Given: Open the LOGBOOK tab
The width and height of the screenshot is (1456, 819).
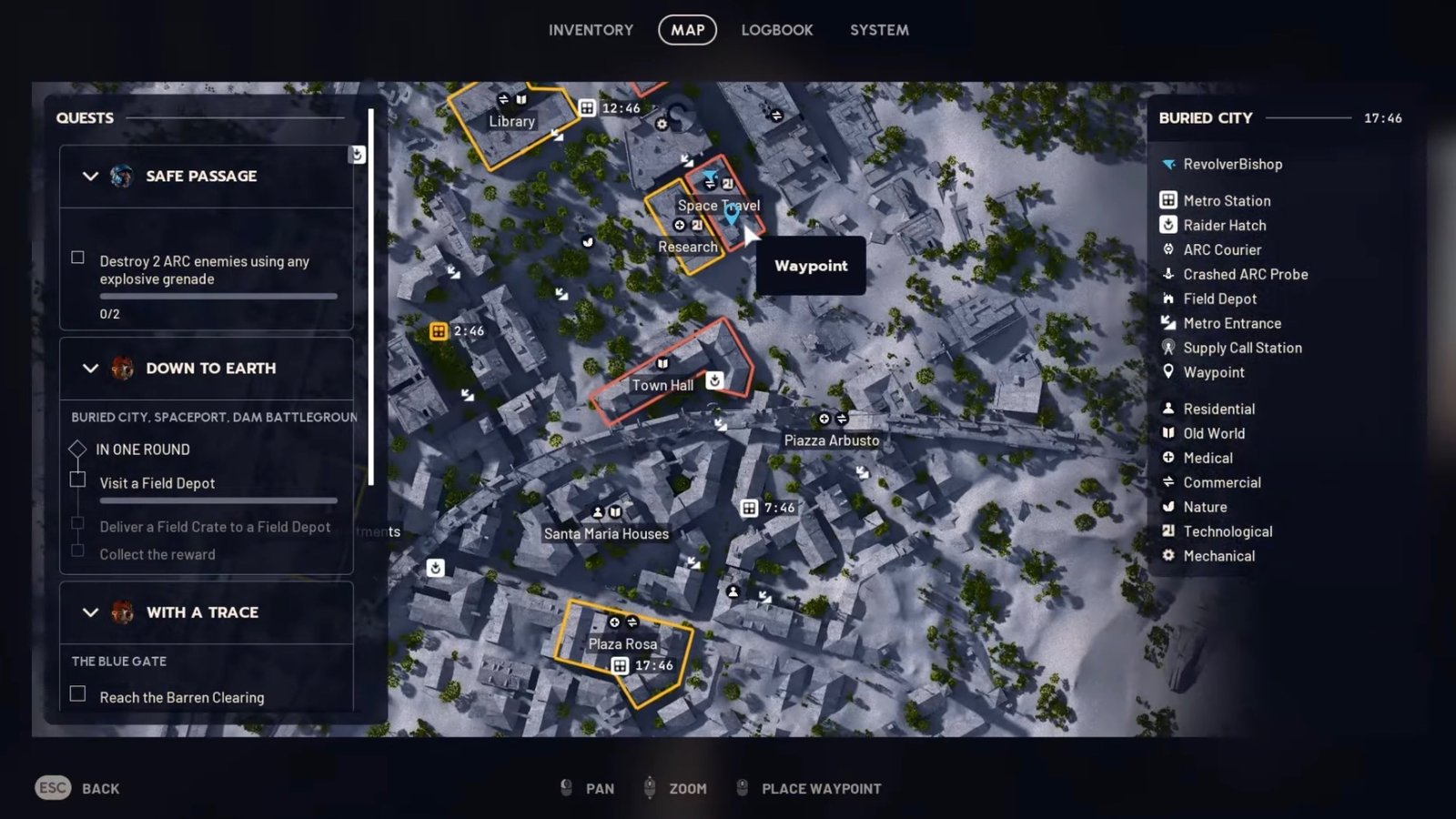Looking at the screenshot, I should [x=774, y=29].
